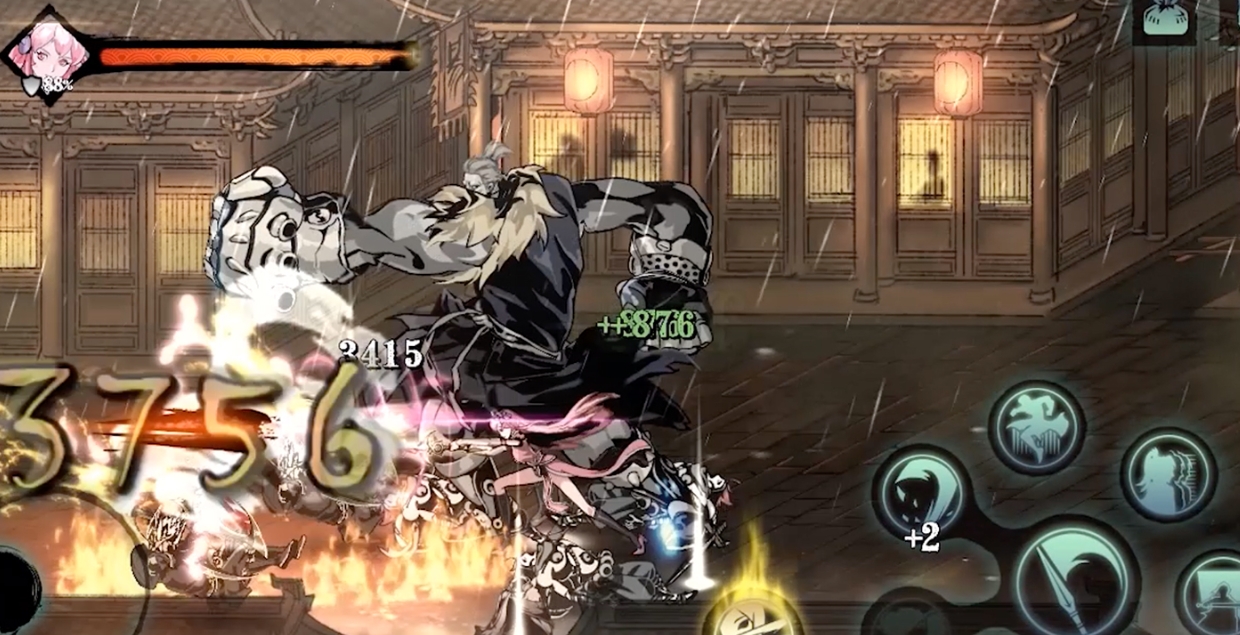Open the loot bag icon
Viewport: 1240px width, 635px height.
click(x=1164, y=20)
